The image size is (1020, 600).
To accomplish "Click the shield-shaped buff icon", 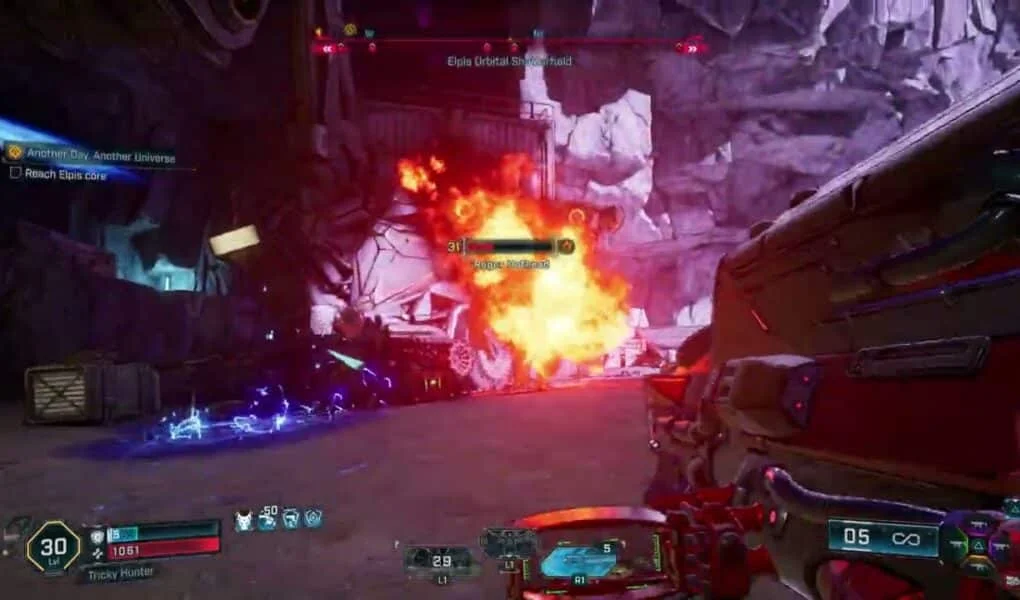I will 313,518.
